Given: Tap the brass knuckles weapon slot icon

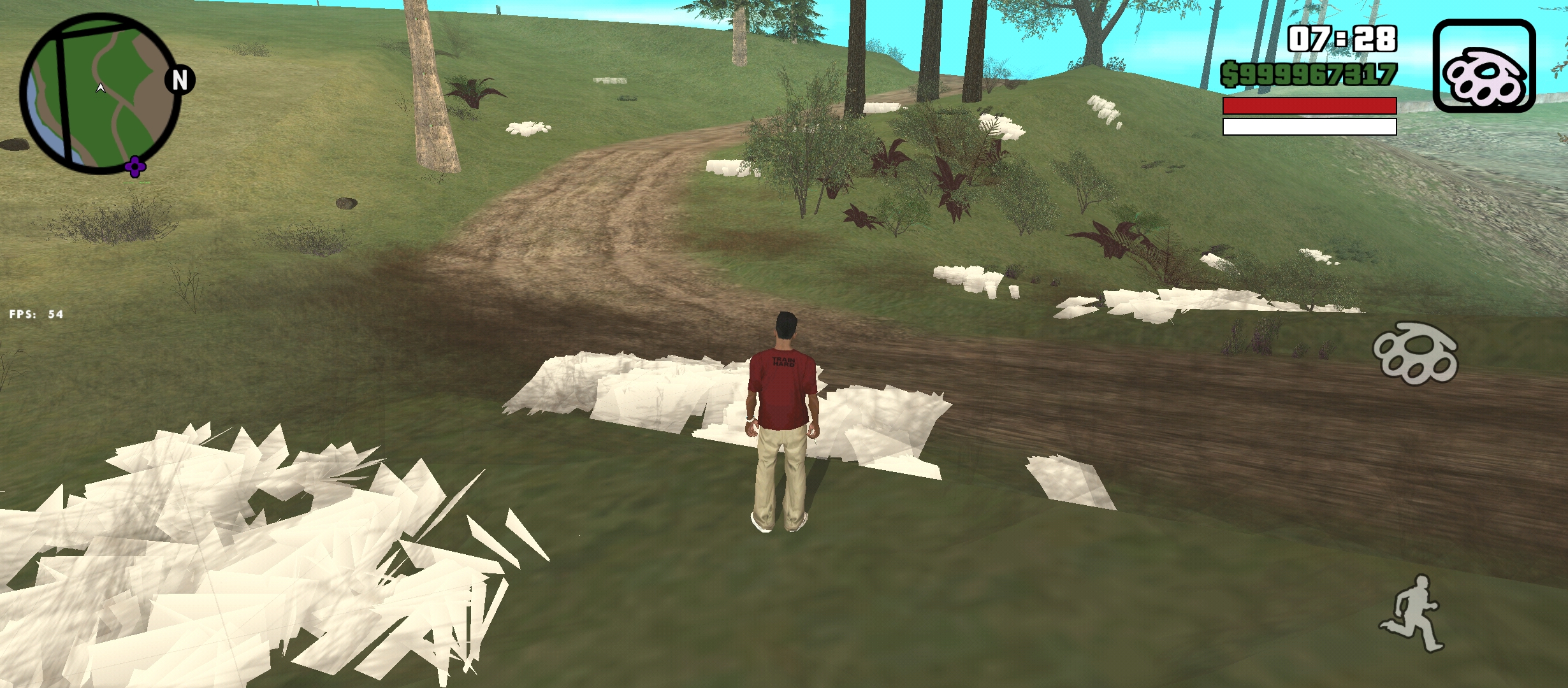Looking at the screenshot, I should click(x=1484, y=66).
